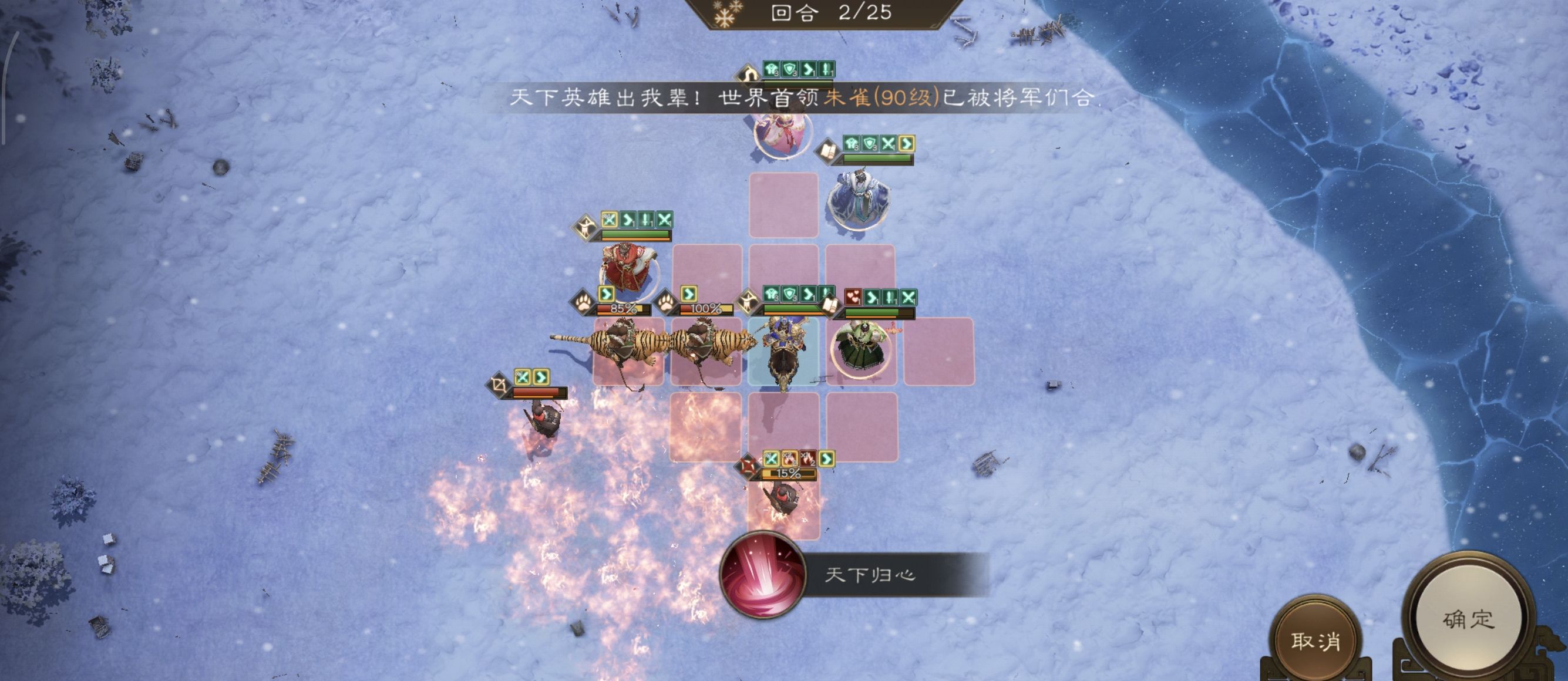Tap the paw icon above the 100% tiger rider
The width and height of the screenshot is (1568, 681).
click(x=666, y=304)
